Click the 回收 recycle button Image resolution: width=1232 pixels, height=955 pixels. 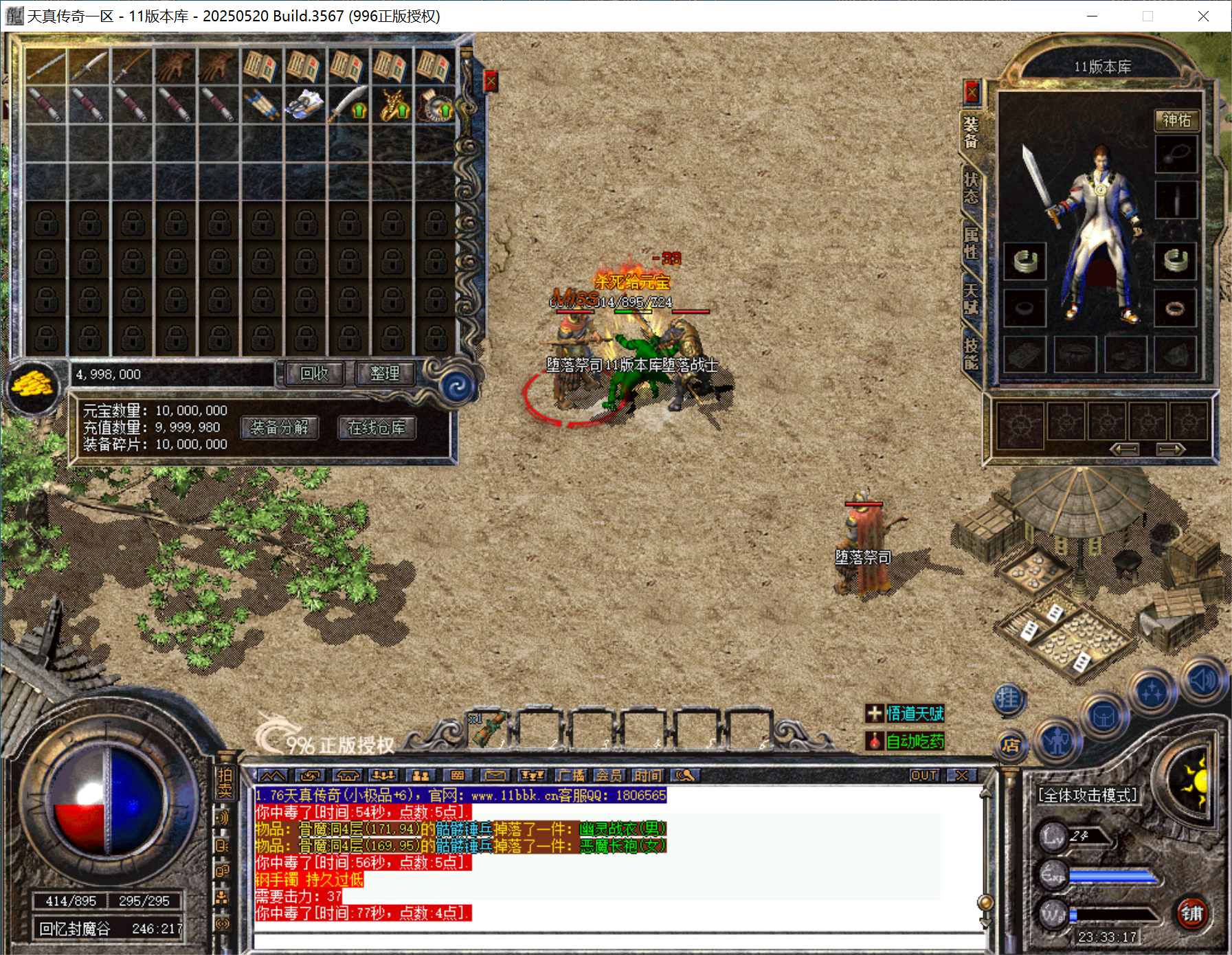pos(314,373)
